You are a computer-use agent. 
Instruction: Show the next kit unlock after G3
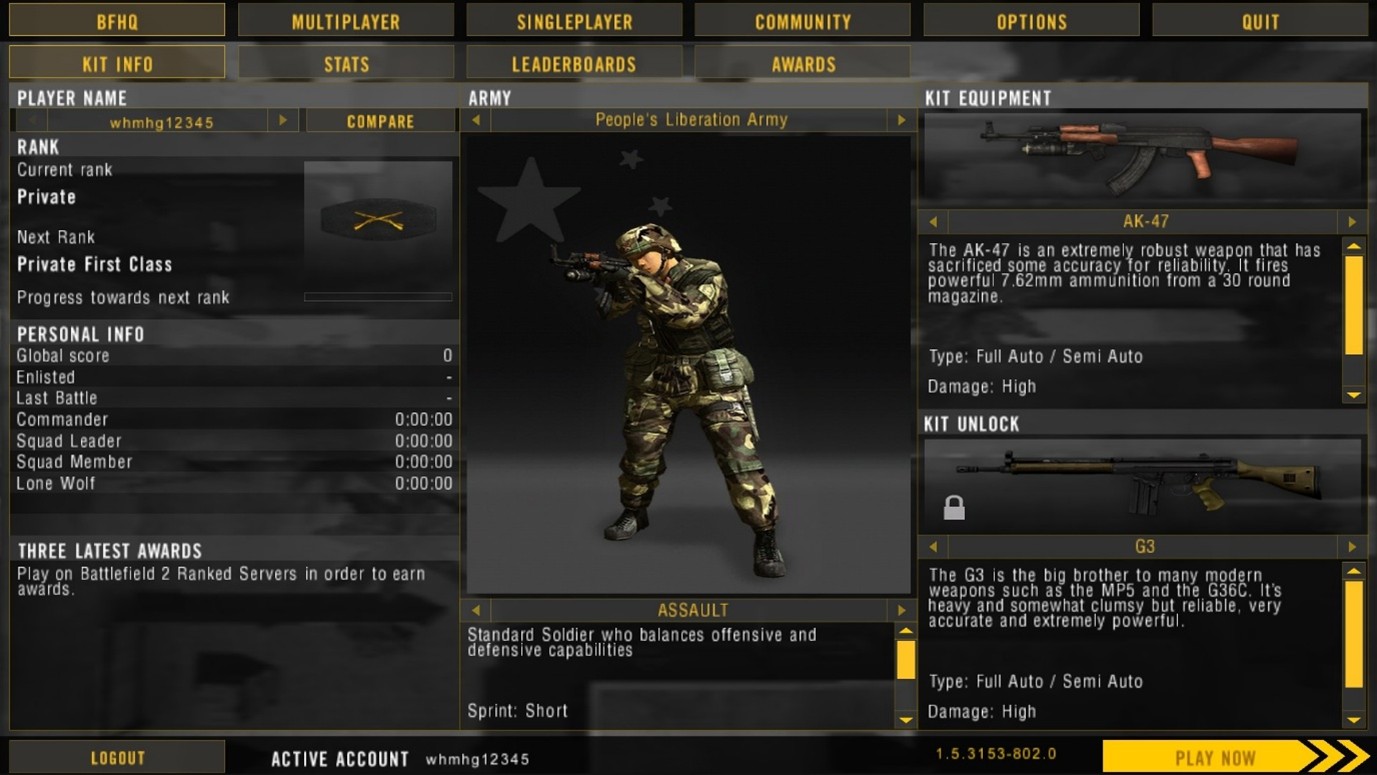(1352, 547)
